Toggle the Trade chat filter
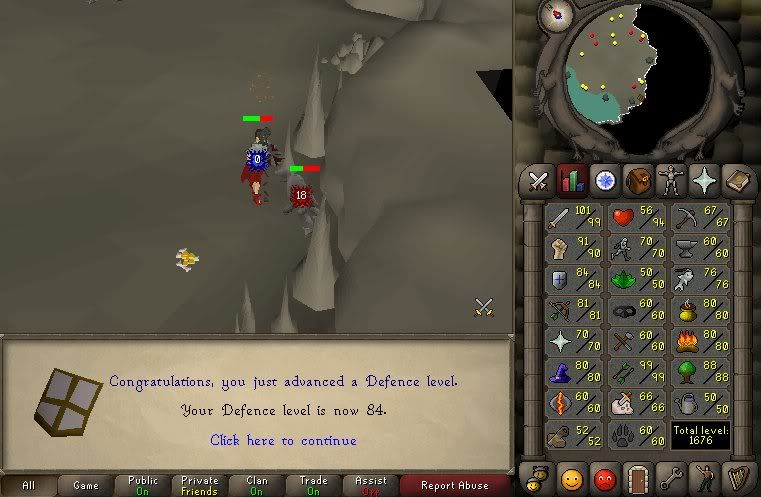 point(313,485)
